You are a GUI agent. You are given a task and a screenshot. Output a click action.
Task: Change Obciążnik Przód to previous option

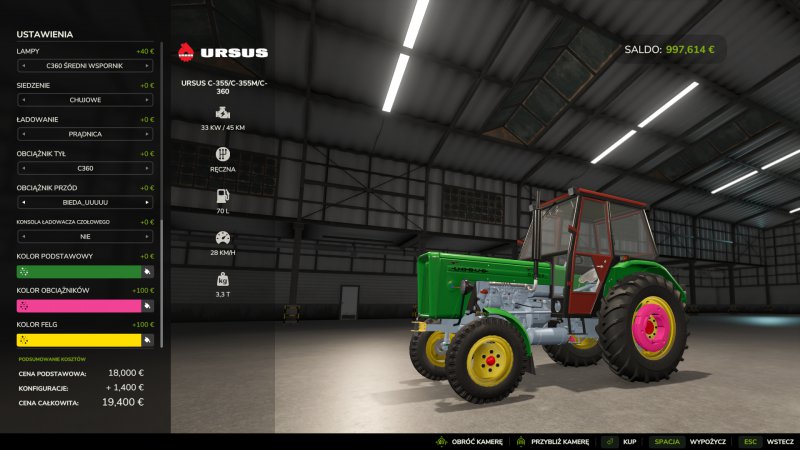point(22,202)
